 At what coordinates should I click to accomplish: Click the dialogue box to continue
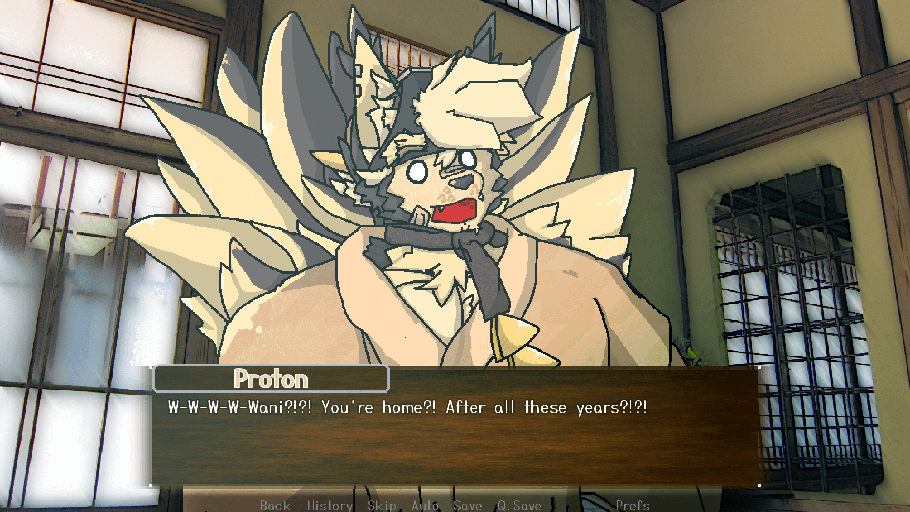pyautogui.click(x=455, y=440)
